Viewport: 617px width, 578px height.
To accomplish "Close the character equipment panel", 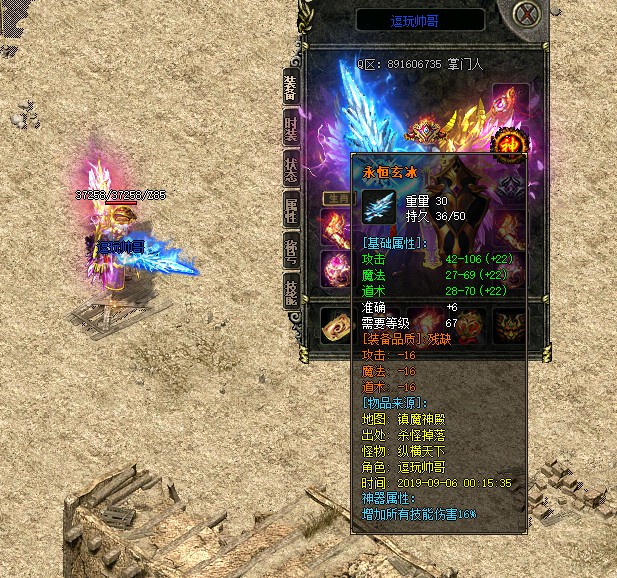I will point(527,16).
